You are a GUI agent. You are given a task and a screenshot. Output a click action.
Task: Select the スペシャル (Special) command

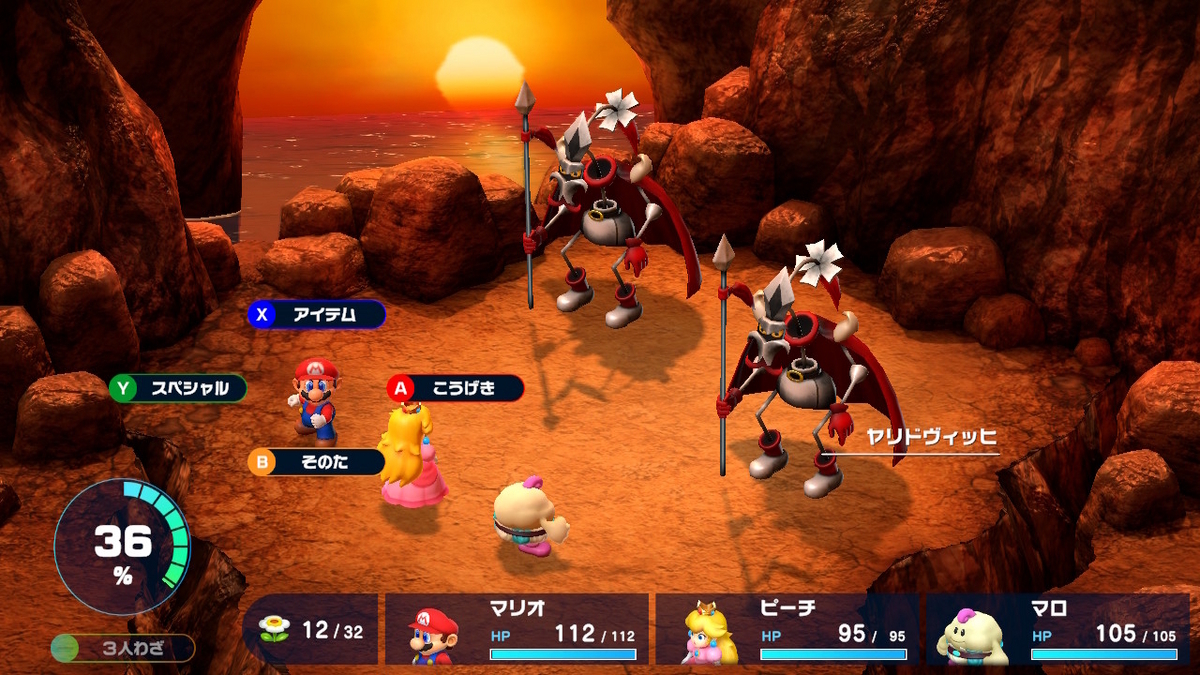[178, 388]
